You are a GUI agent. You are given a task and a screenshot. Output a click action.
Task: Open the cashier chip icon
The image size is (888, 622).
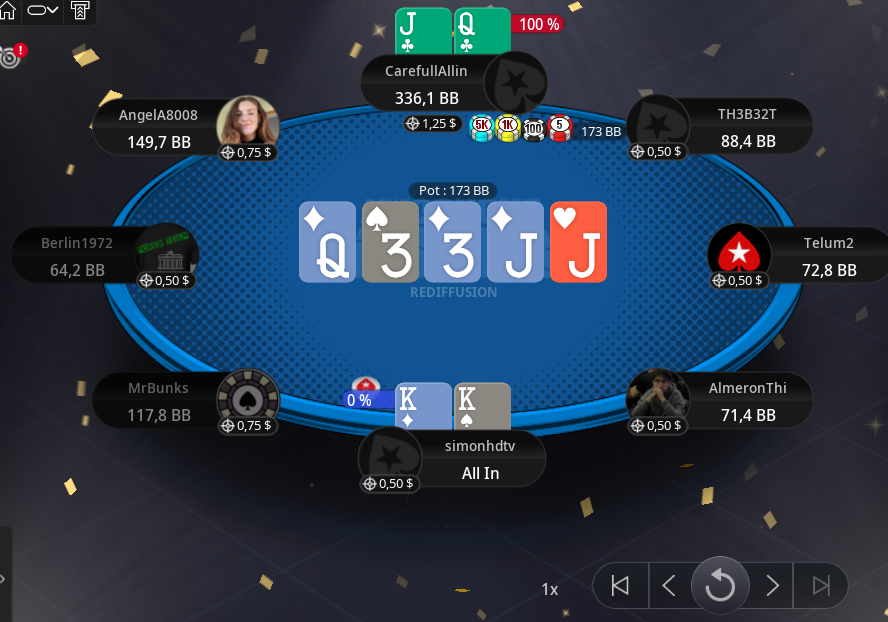point(80,11)
